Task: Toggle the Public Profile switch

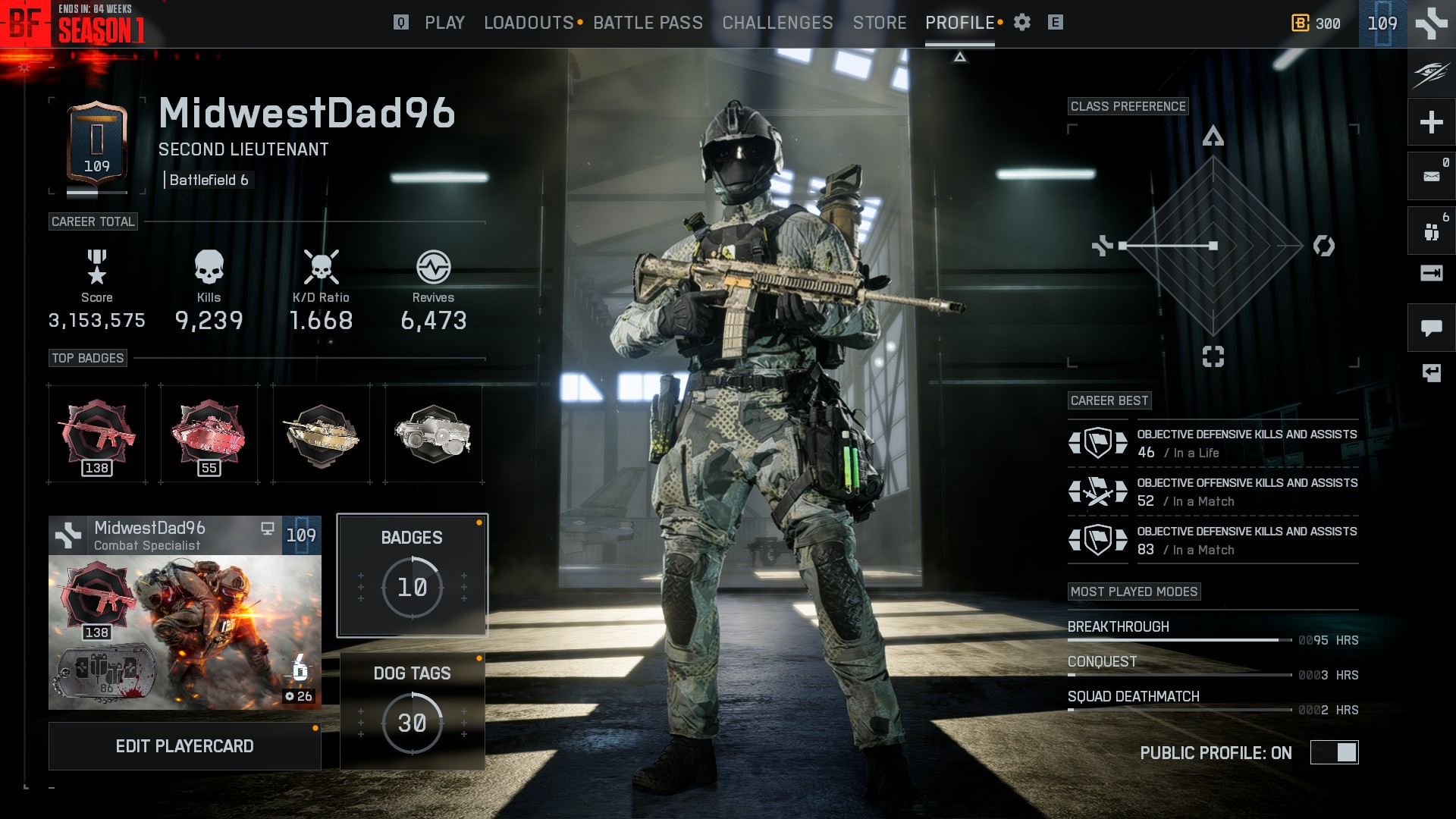Action: [1334, 752]
